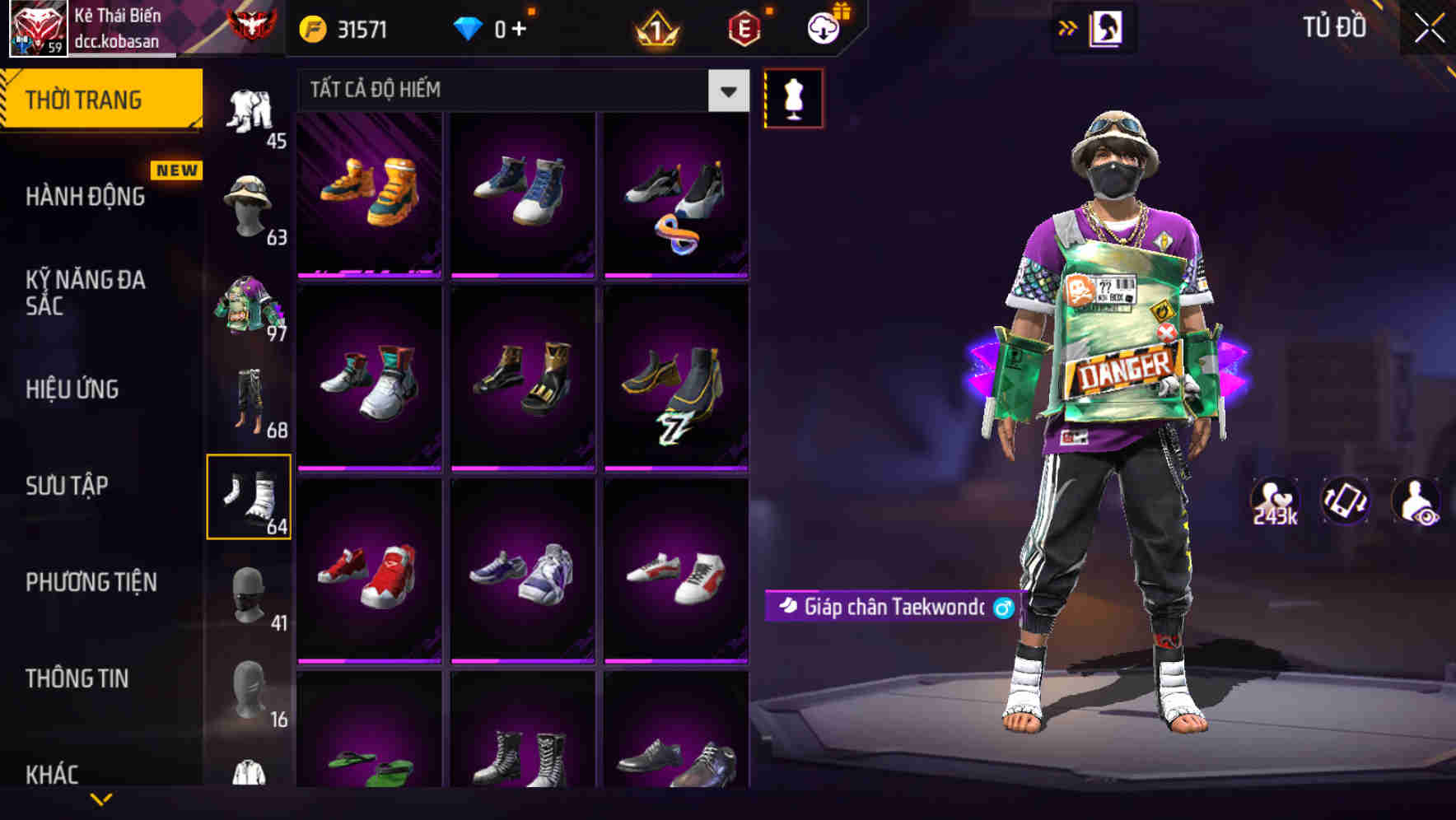Open the TẤT CẢ ĐỘ HIẾM rarity dropdown

coord(519,90)
